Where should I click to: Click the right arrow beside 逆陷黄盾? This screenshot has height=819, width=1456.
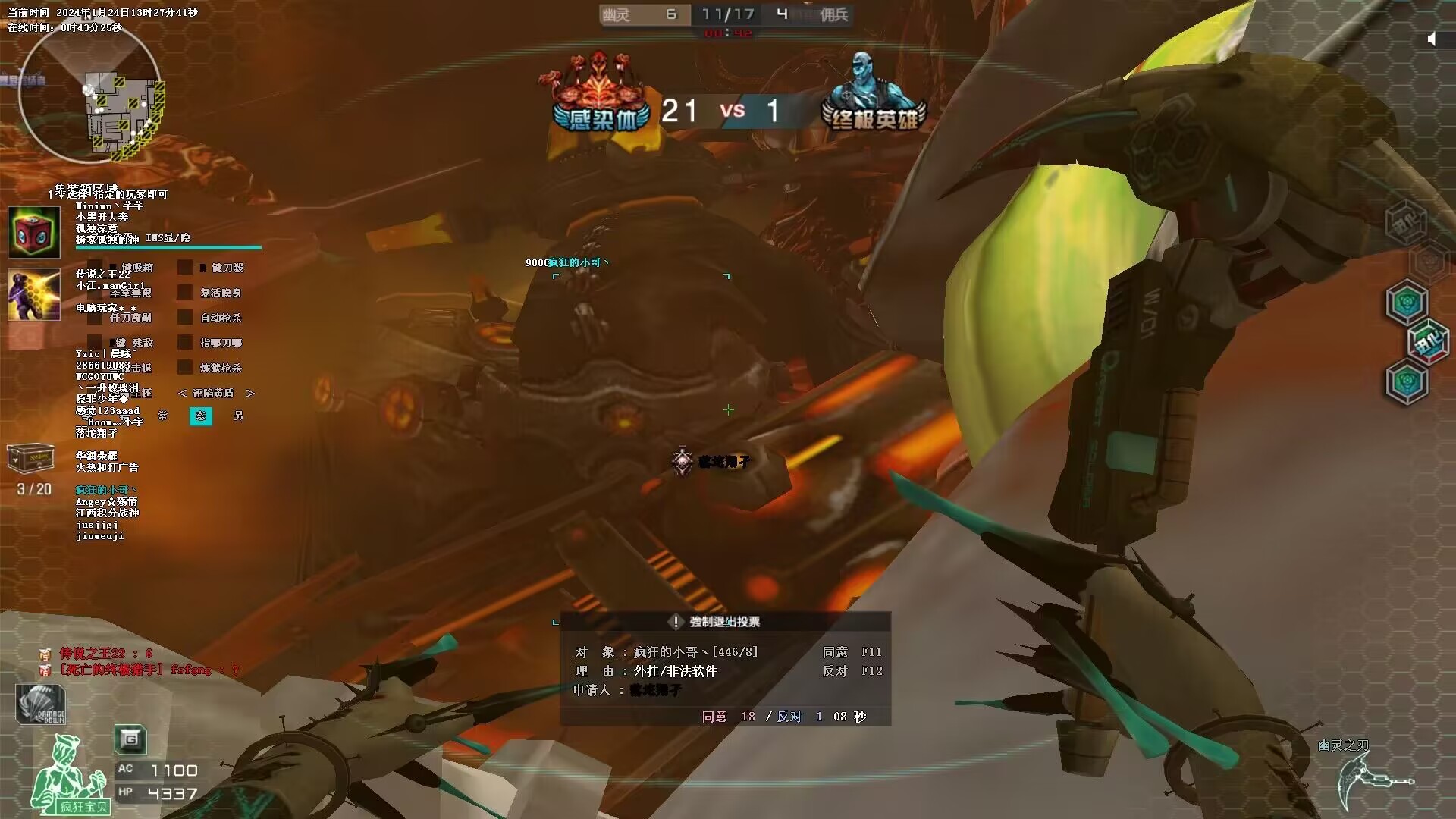[250, 393]
